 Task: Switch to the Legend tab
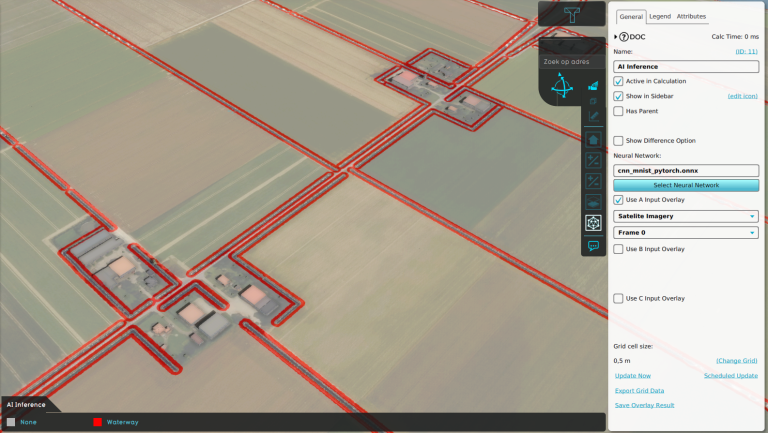[x=660, y=17]
